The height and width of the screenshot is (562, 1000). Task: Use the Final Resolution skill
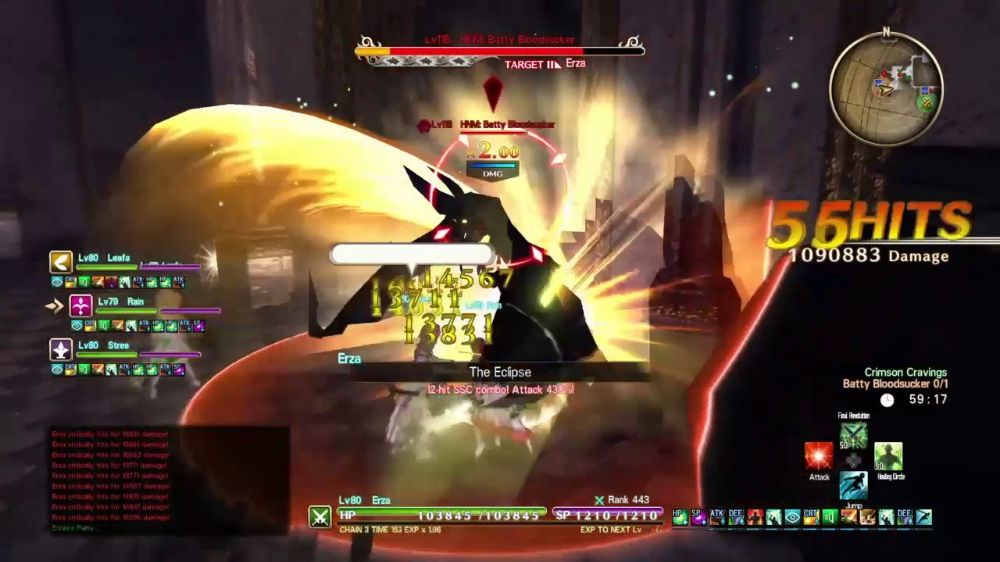853,435
